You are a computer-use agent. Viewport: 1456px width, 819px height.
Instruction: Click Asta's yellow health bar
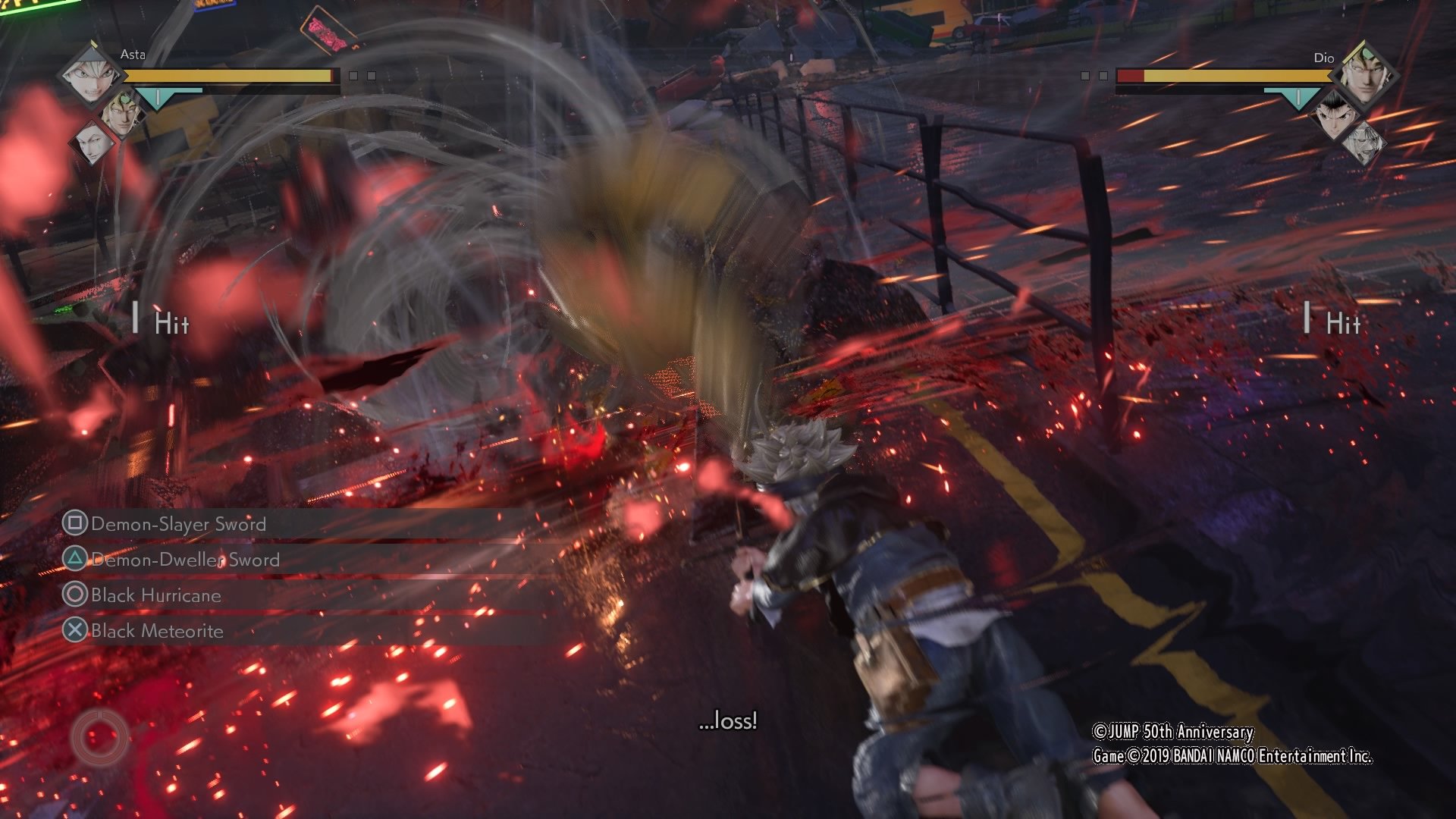click(227, 76)
